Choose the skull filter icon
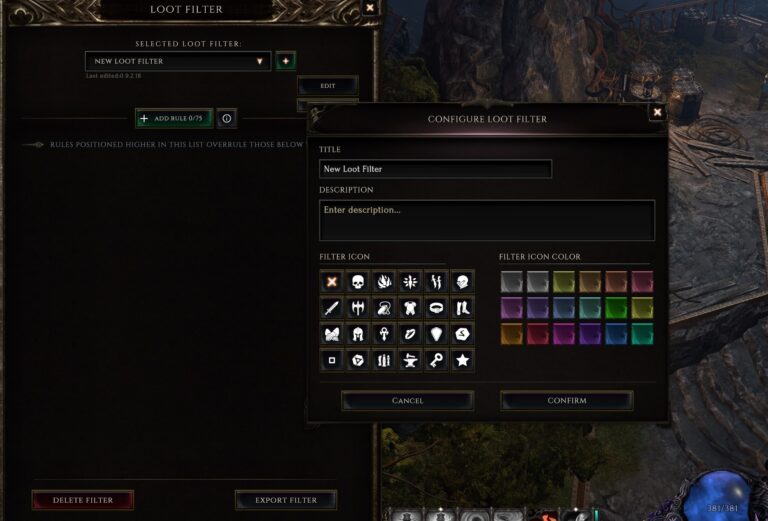Screen dimensions: 768x521 [x=358, y=282]
